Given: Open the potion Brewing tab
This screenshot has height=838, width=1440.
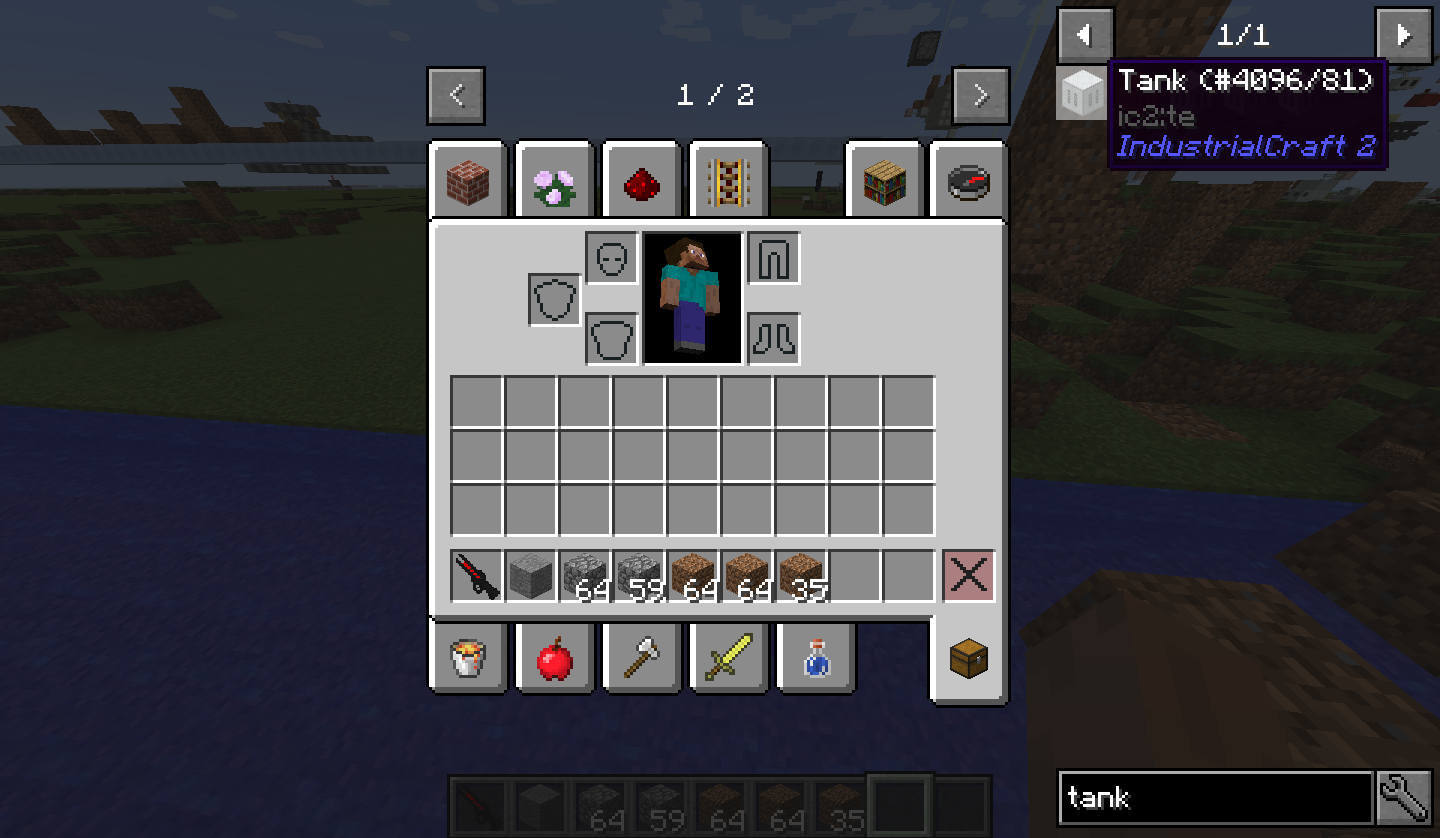Looking at the screenshot, I should pos(815,659).
